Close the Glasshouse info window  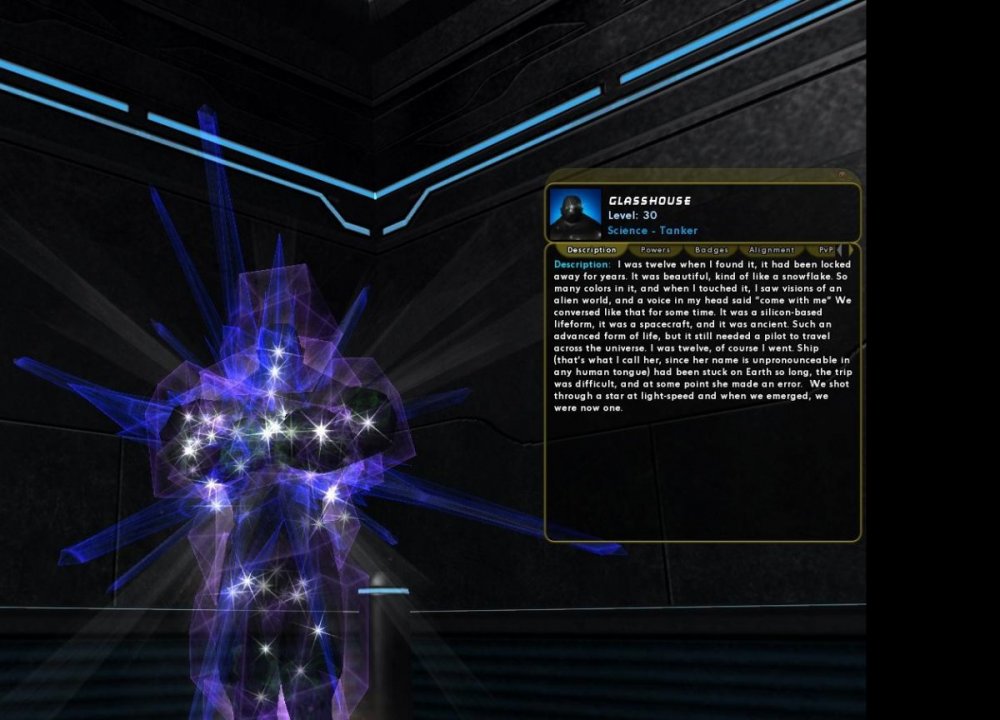[842, 175]
